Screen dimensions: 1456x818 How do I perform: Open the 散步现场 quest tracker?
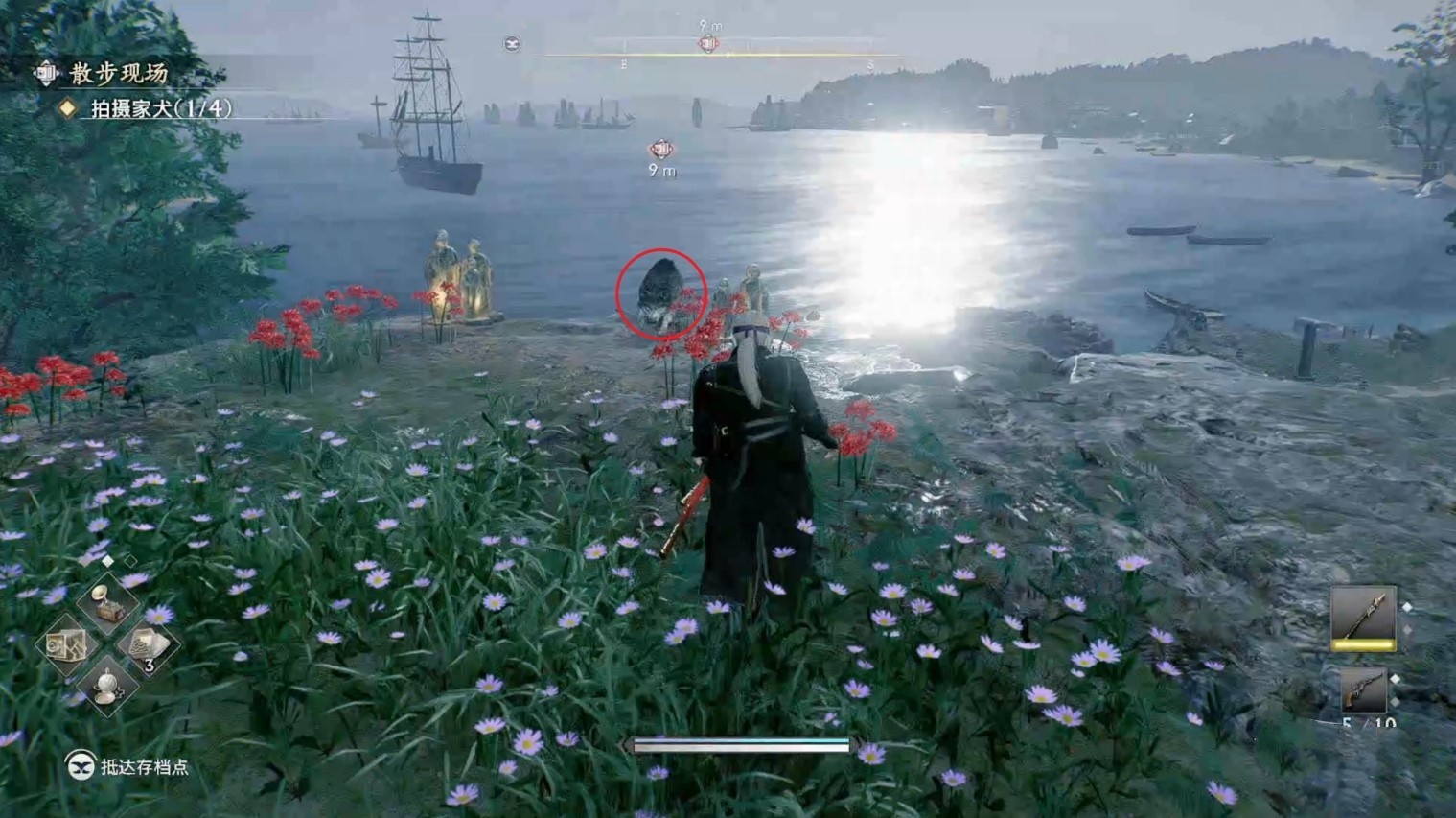[117, 73]
